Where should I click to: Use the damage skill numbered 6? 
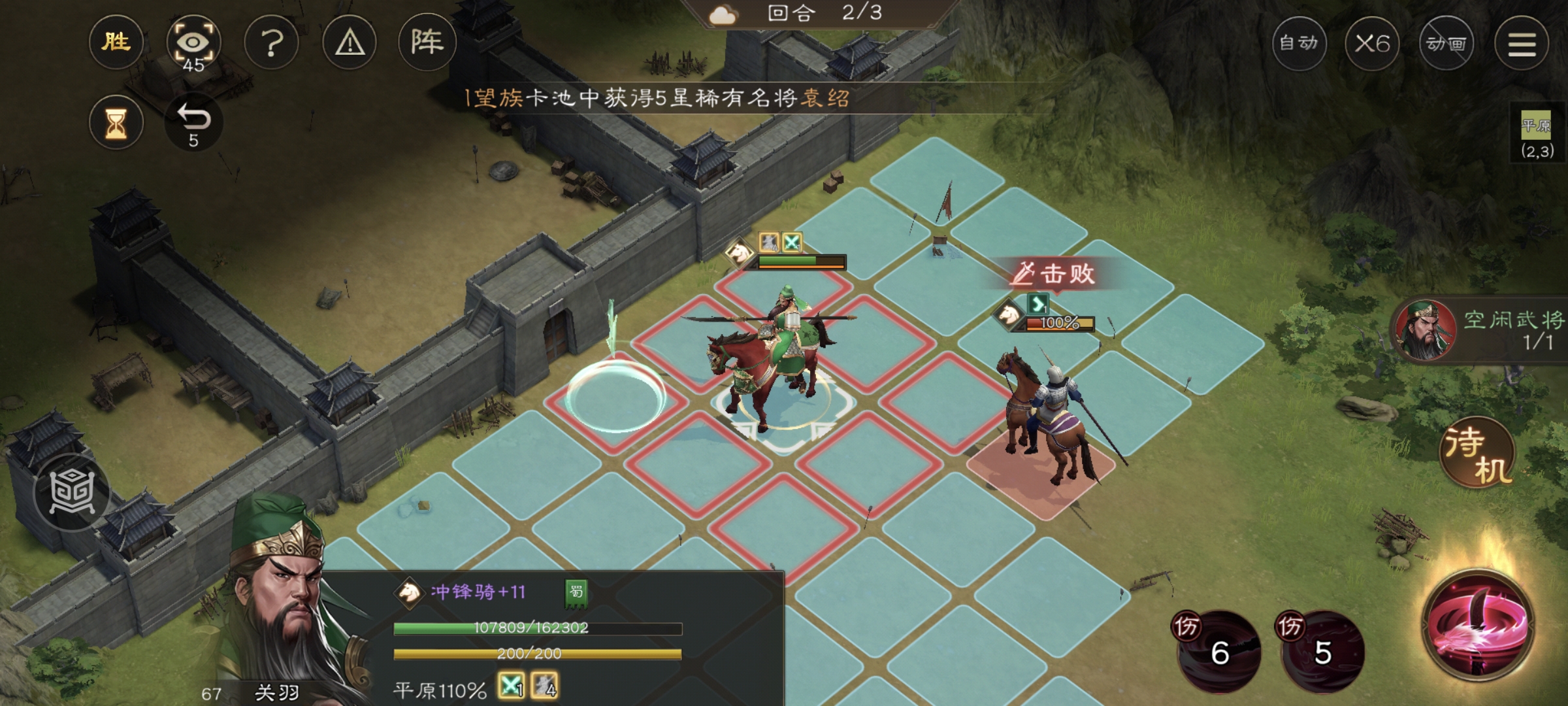(x=1219, y=651)
